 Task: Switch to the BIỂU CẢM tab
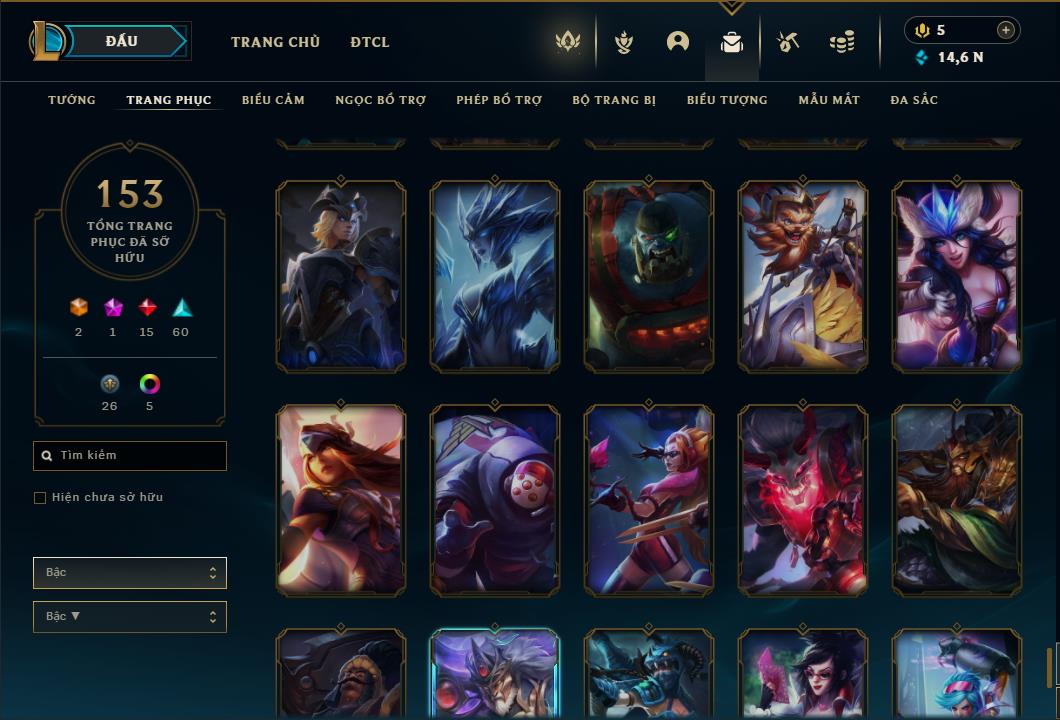pyautogui.click(x=273, y=100)
